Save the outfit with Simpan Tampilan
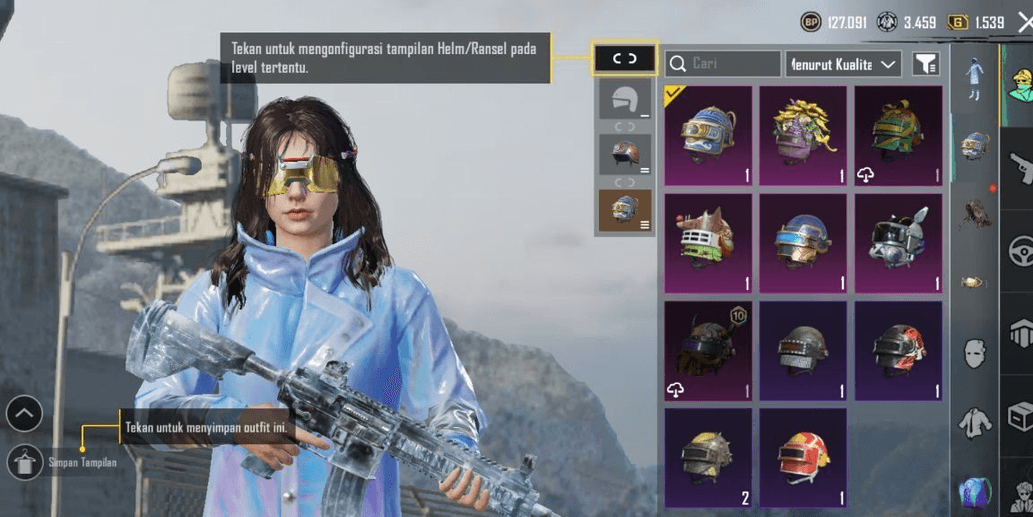Image resolution: width=1033 pixels, height=517 pixels. [25, 462]
